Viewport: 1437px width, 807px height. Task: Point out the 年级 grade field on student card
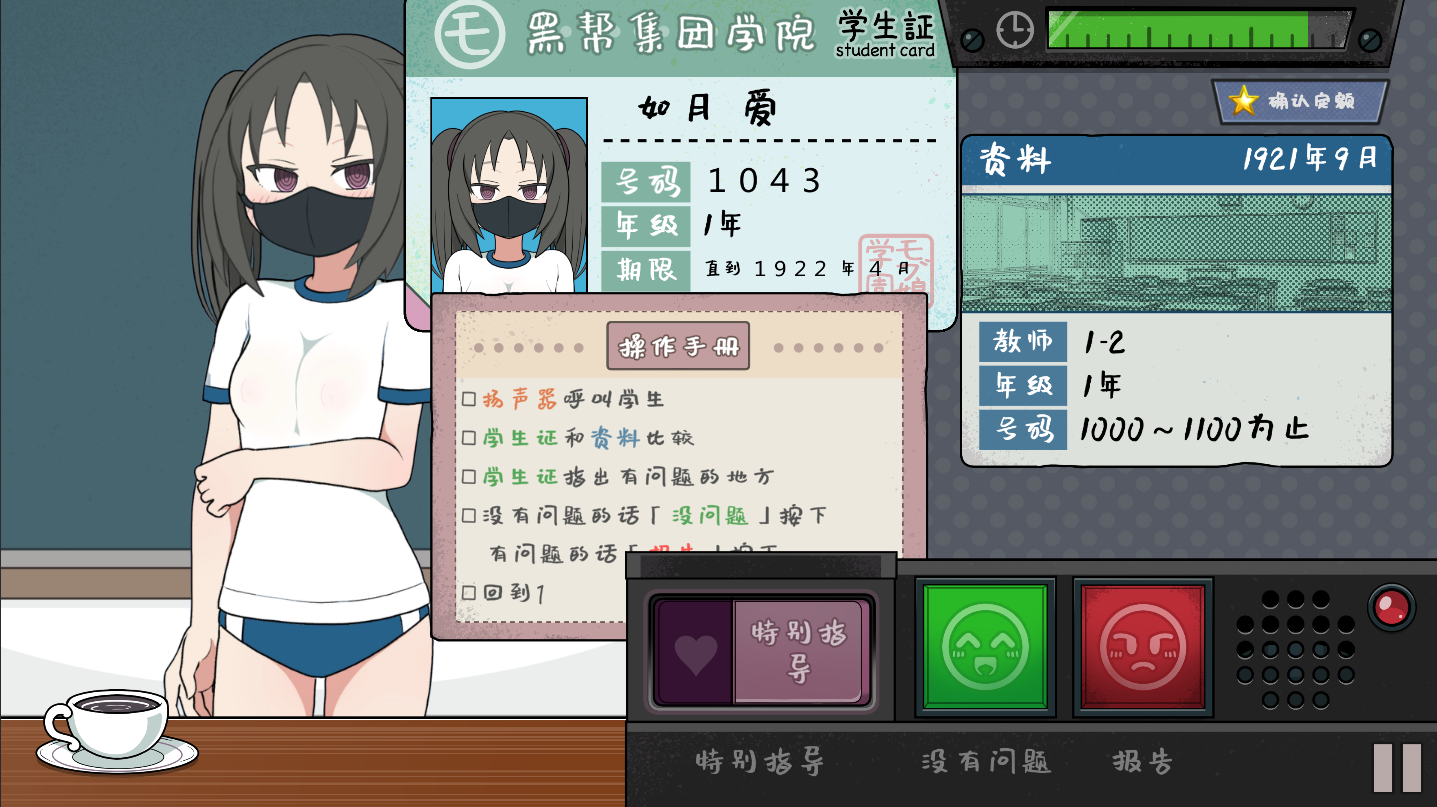point(721,226)
